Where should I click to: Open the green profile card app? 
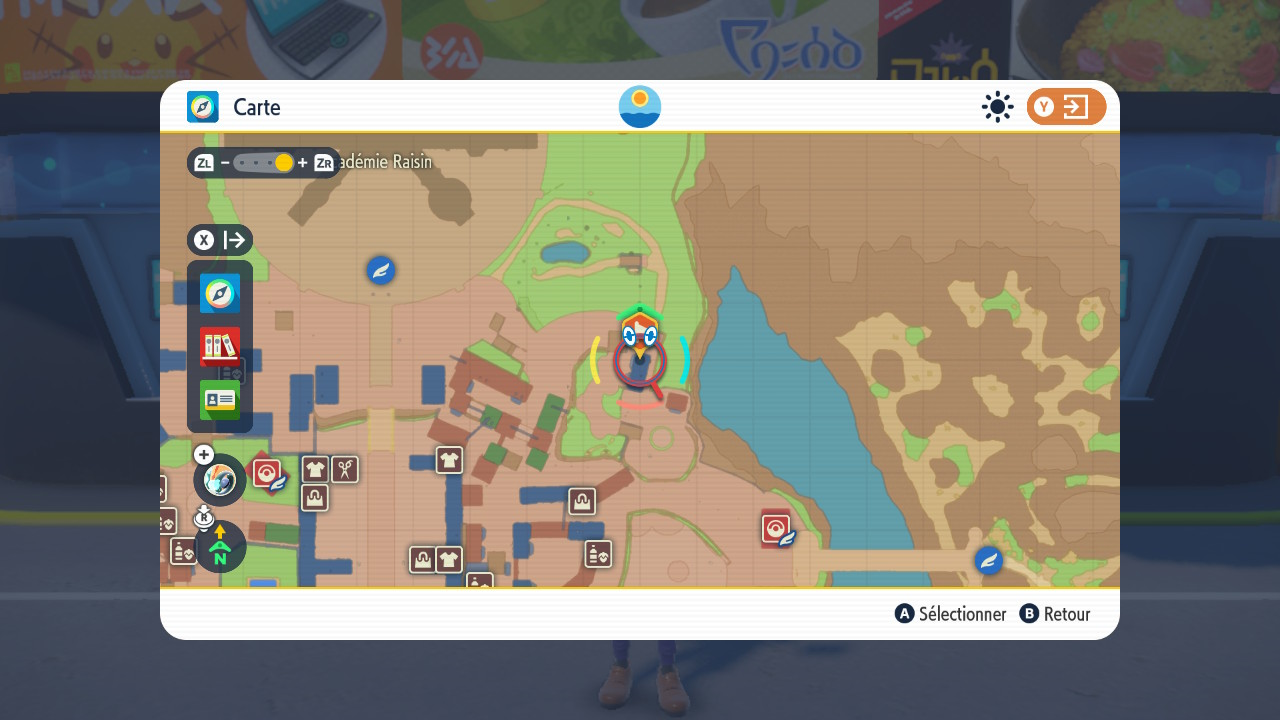click(220, 400)
